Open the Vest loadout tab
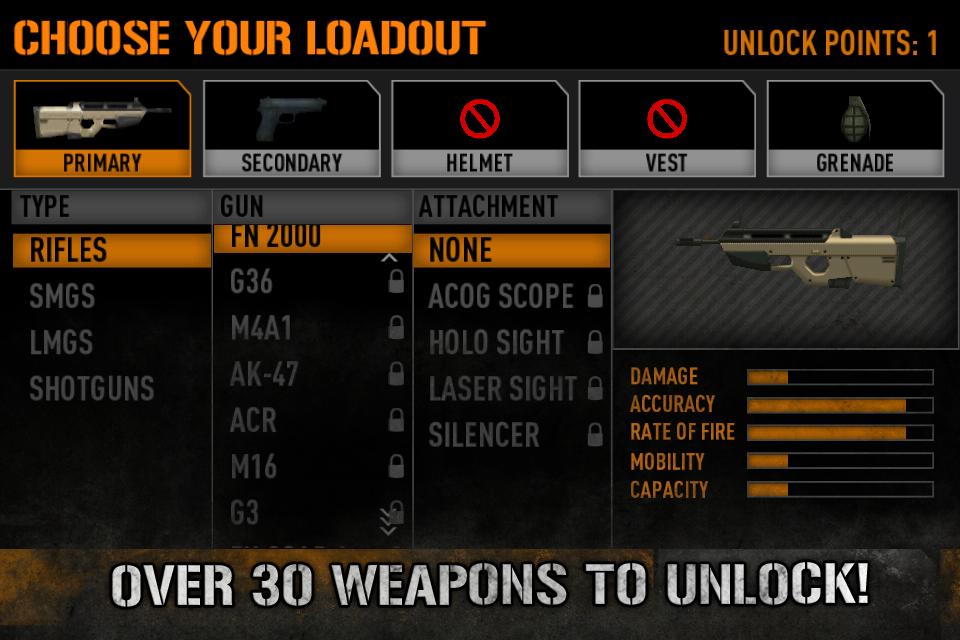 coord(667,128)
